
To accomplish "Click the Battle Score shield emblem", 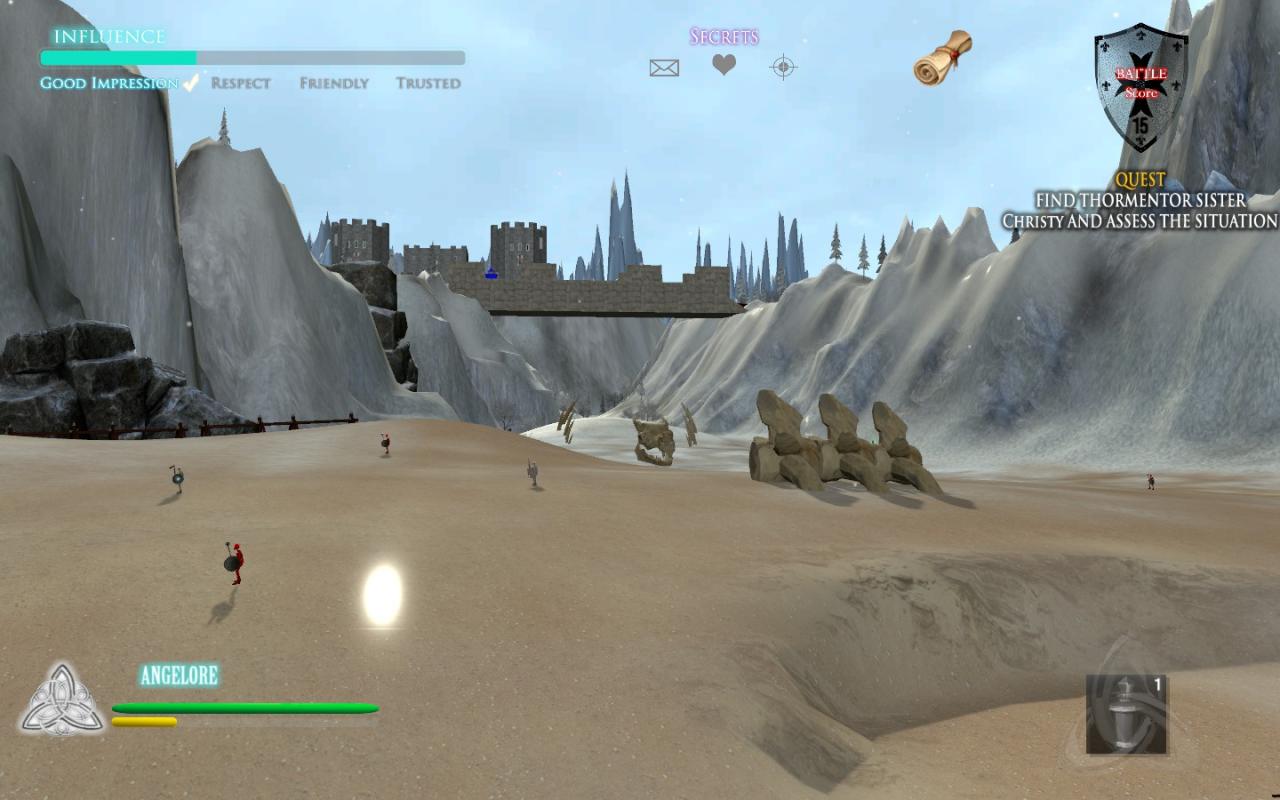I will click(x=1141, y=87).
